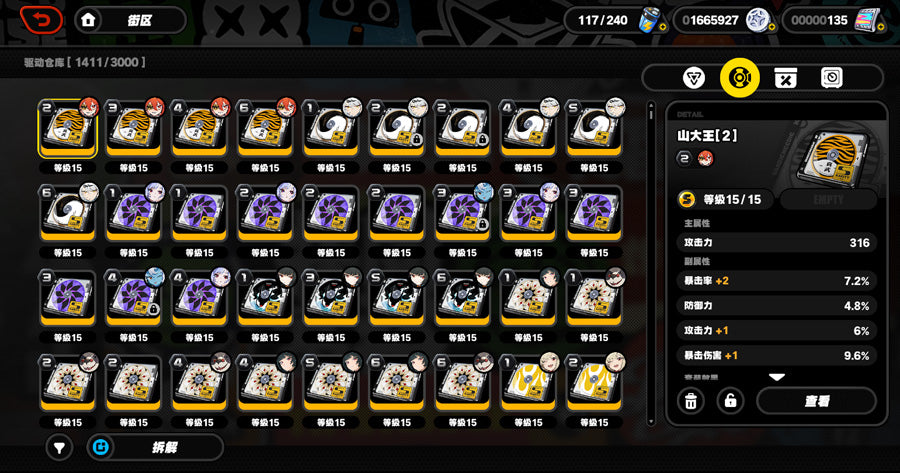Switch to the safe-shaped storage tab
This screenshot has width=900, height=473.
[832, 78]
